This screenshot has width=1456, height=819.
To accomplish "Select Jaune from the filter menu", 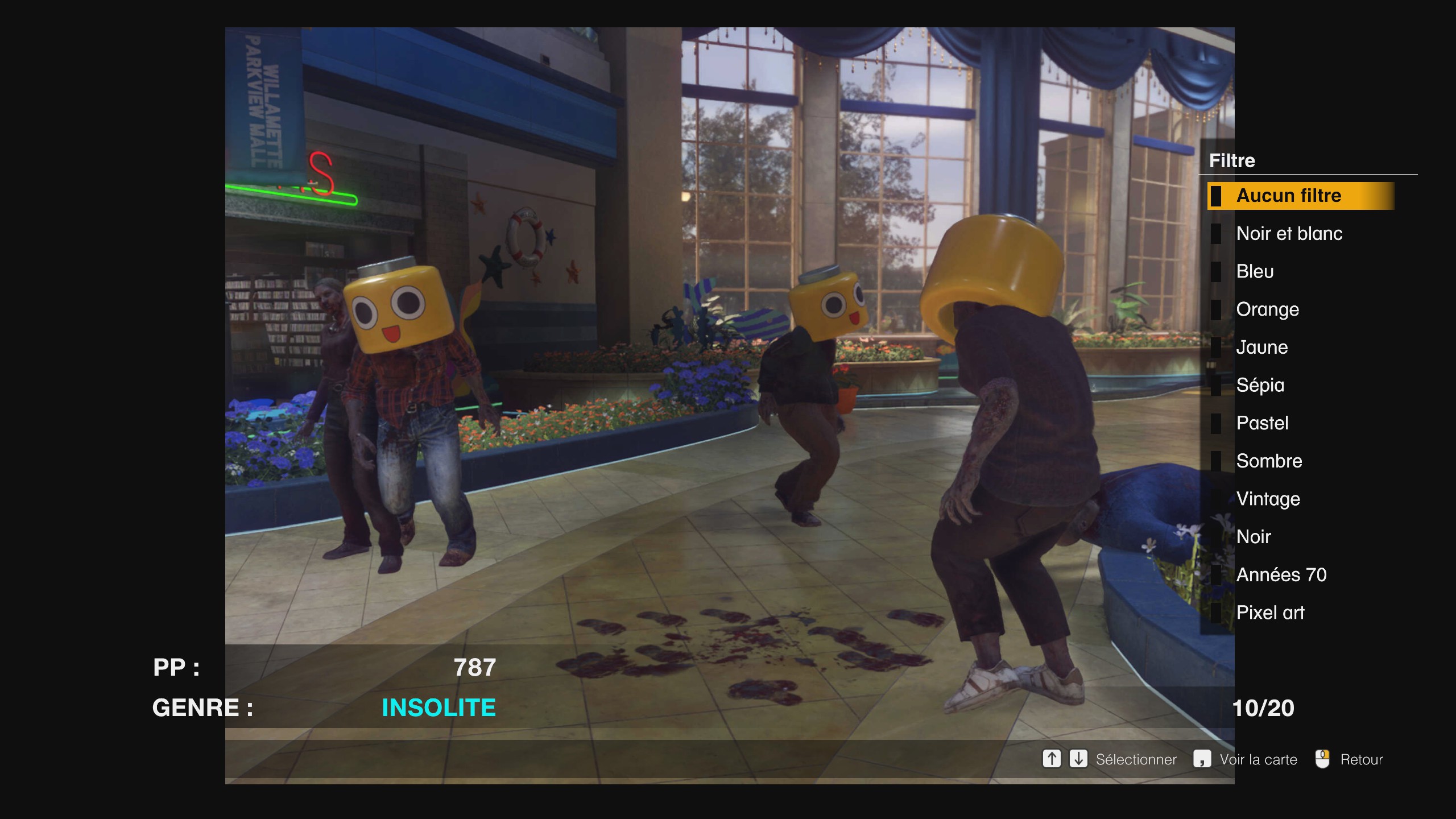I will [1263, 347].
